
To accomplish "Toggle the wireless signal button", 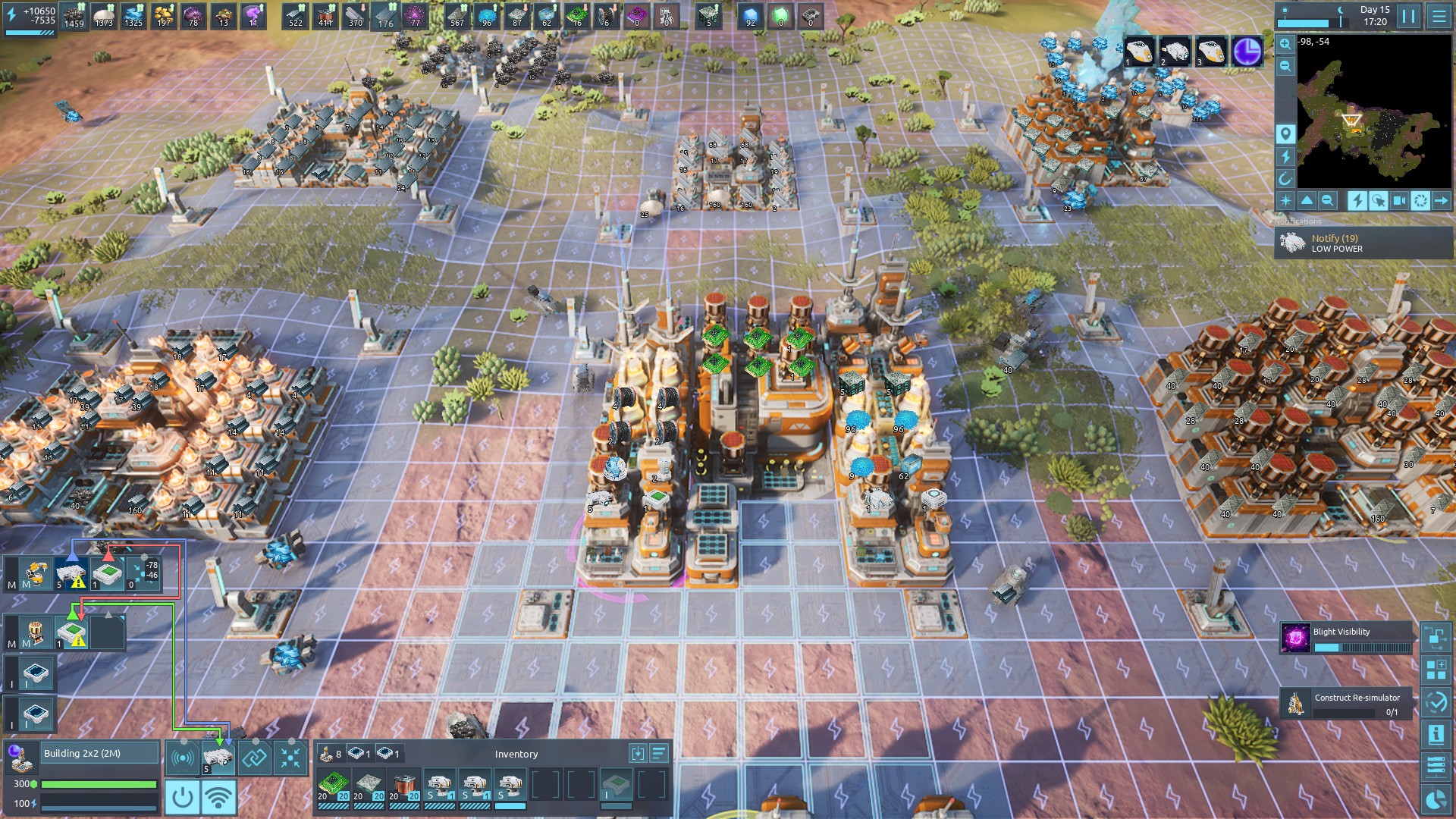I will click(x=219, y=797).
